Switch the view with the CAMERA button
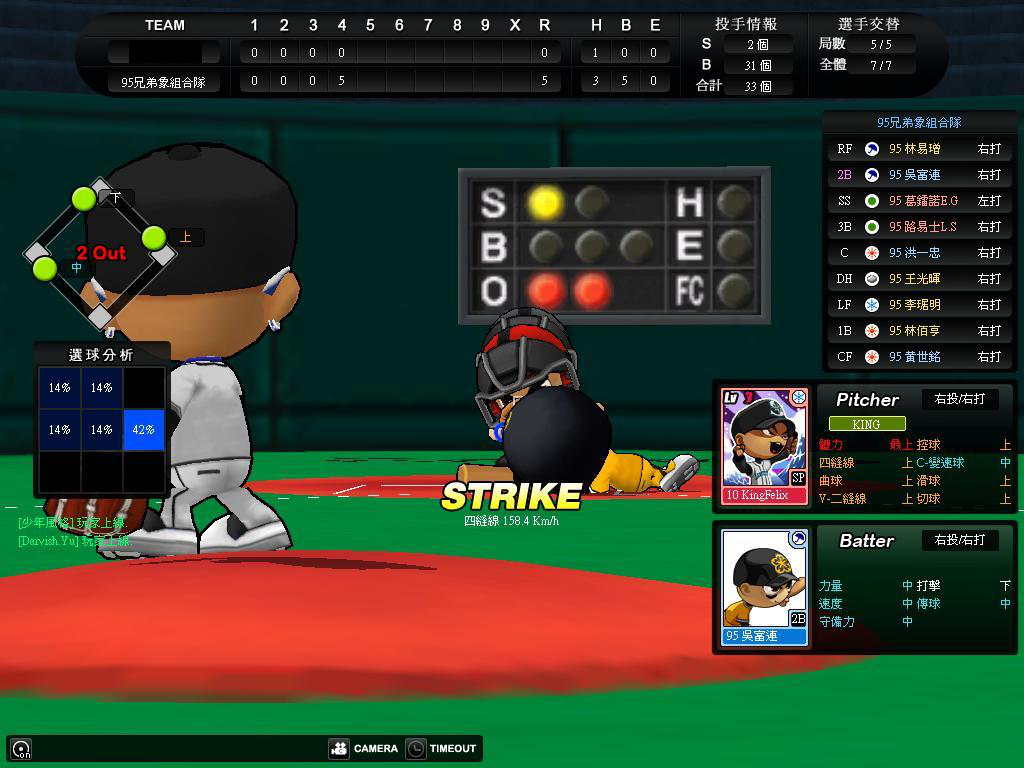 coord(364,748)
